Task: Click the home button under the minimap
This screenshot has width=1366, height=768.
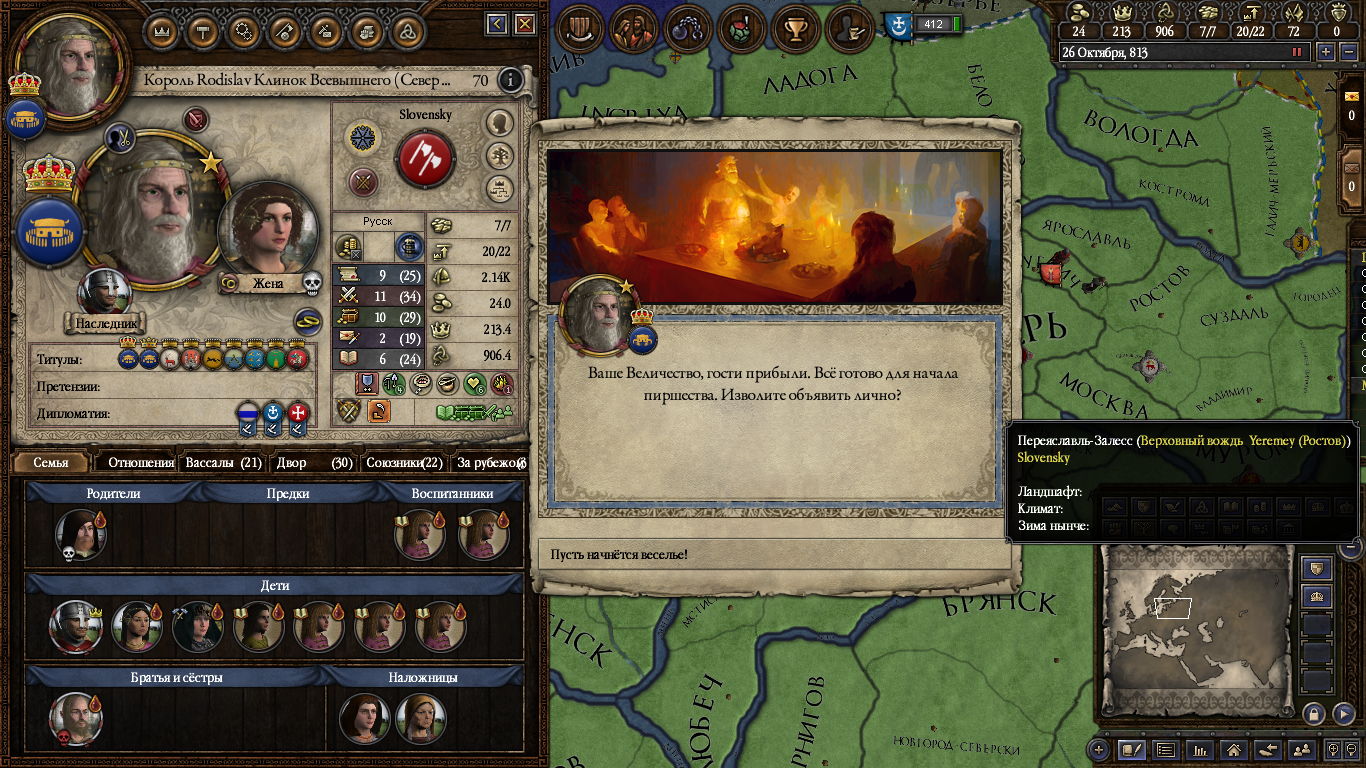Action: point(1233,749)
